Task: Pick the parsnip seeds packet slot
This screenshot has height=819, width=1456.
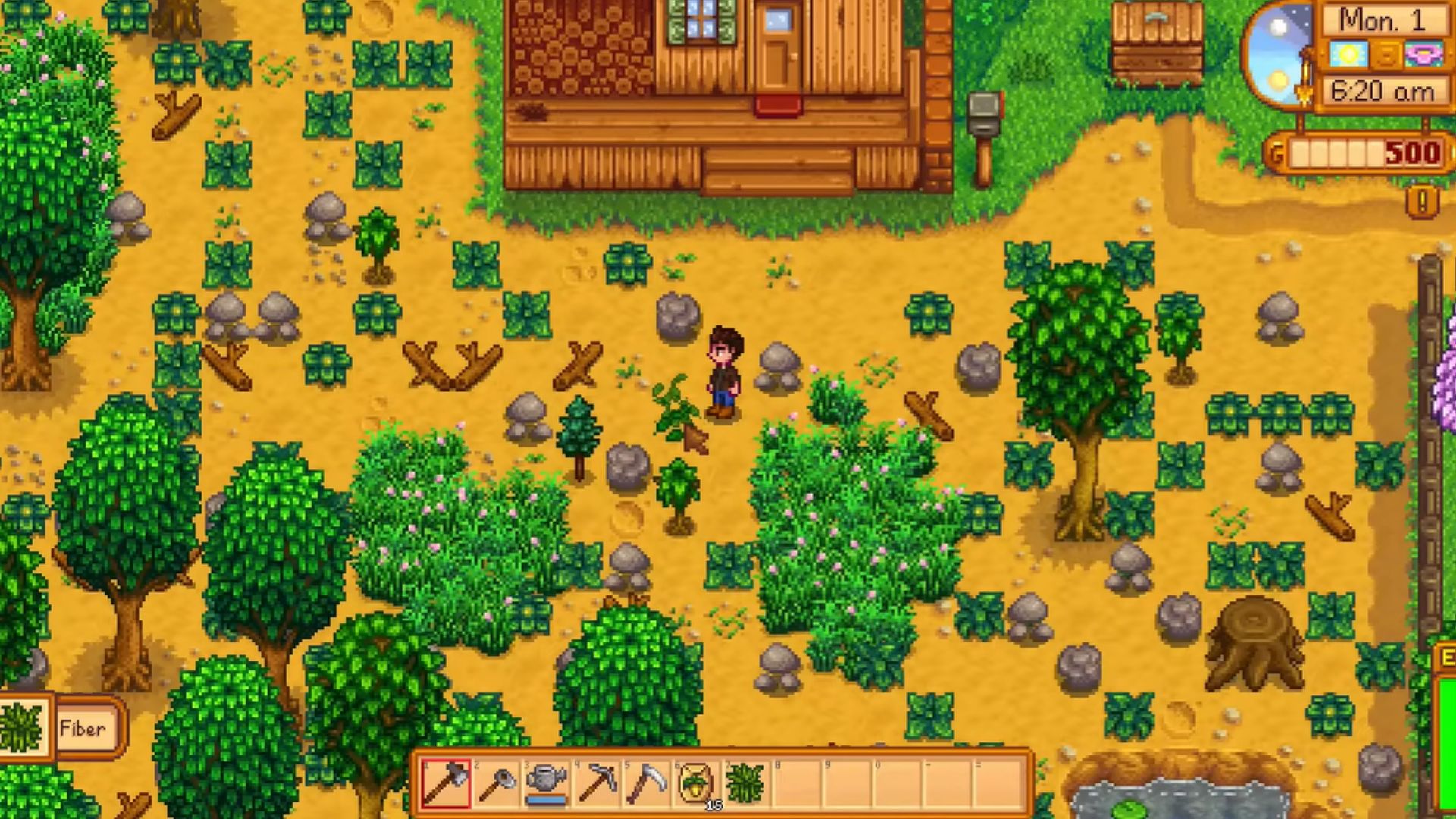Action: click(x=697, y=783)
